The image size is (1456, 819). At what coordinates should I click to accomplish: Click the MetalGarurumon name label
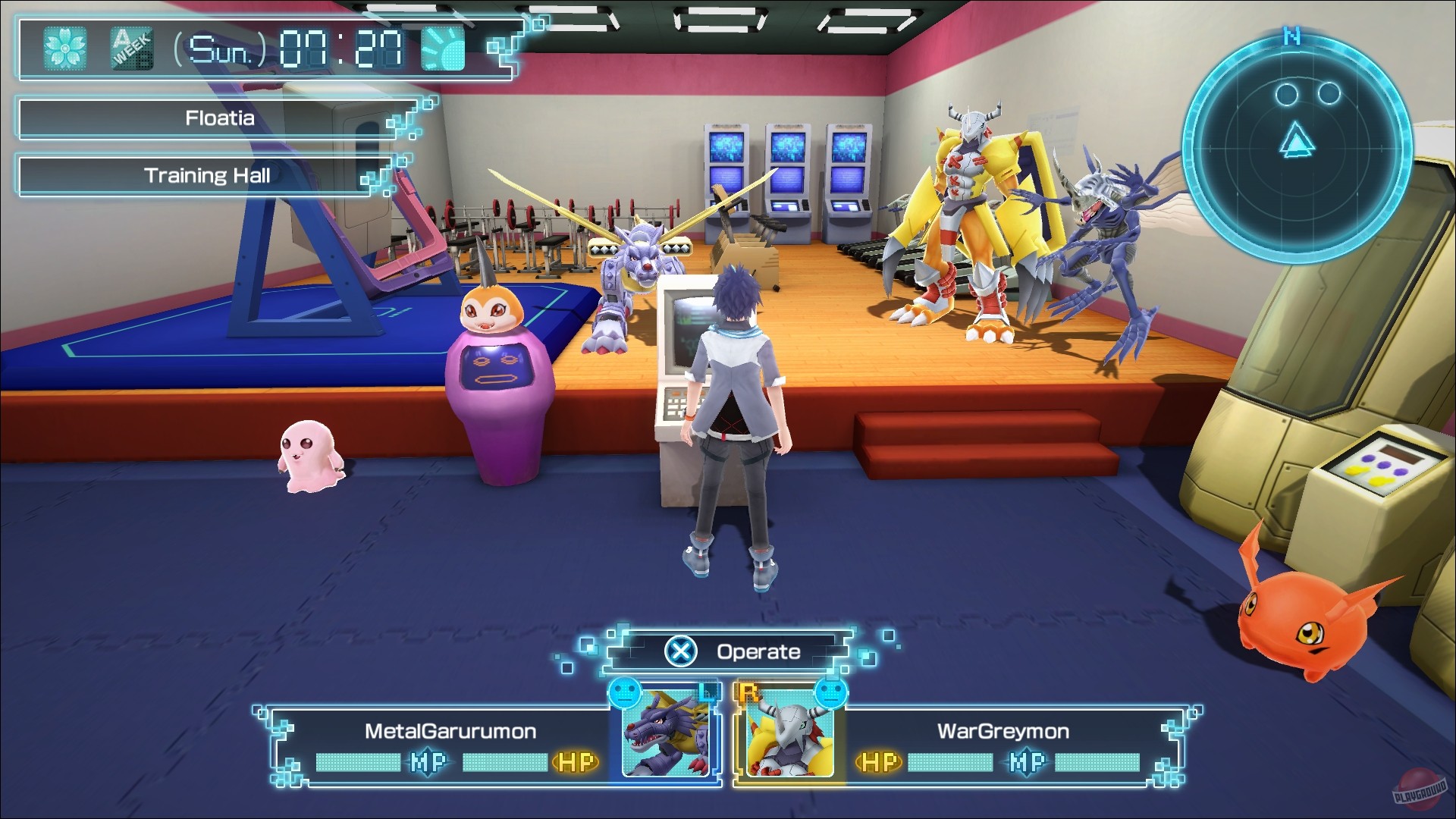(450, 732)
